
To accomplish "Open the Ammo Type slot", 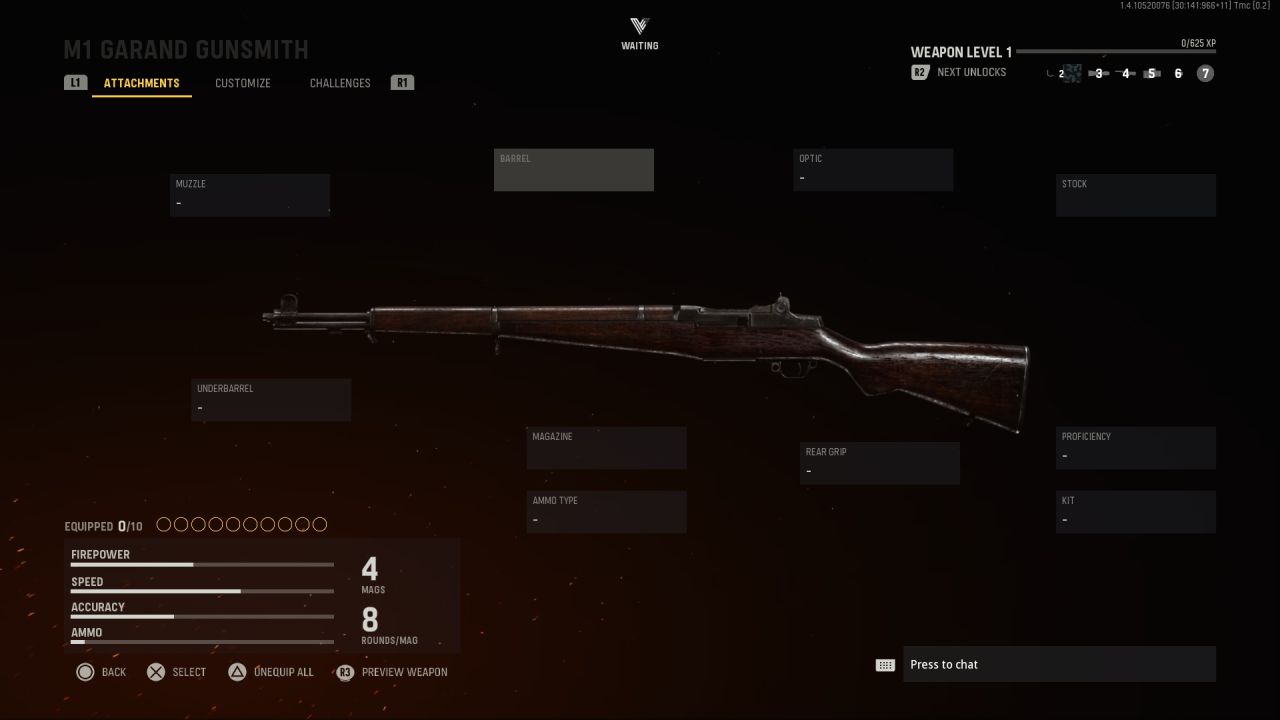I will coord(607,512).
